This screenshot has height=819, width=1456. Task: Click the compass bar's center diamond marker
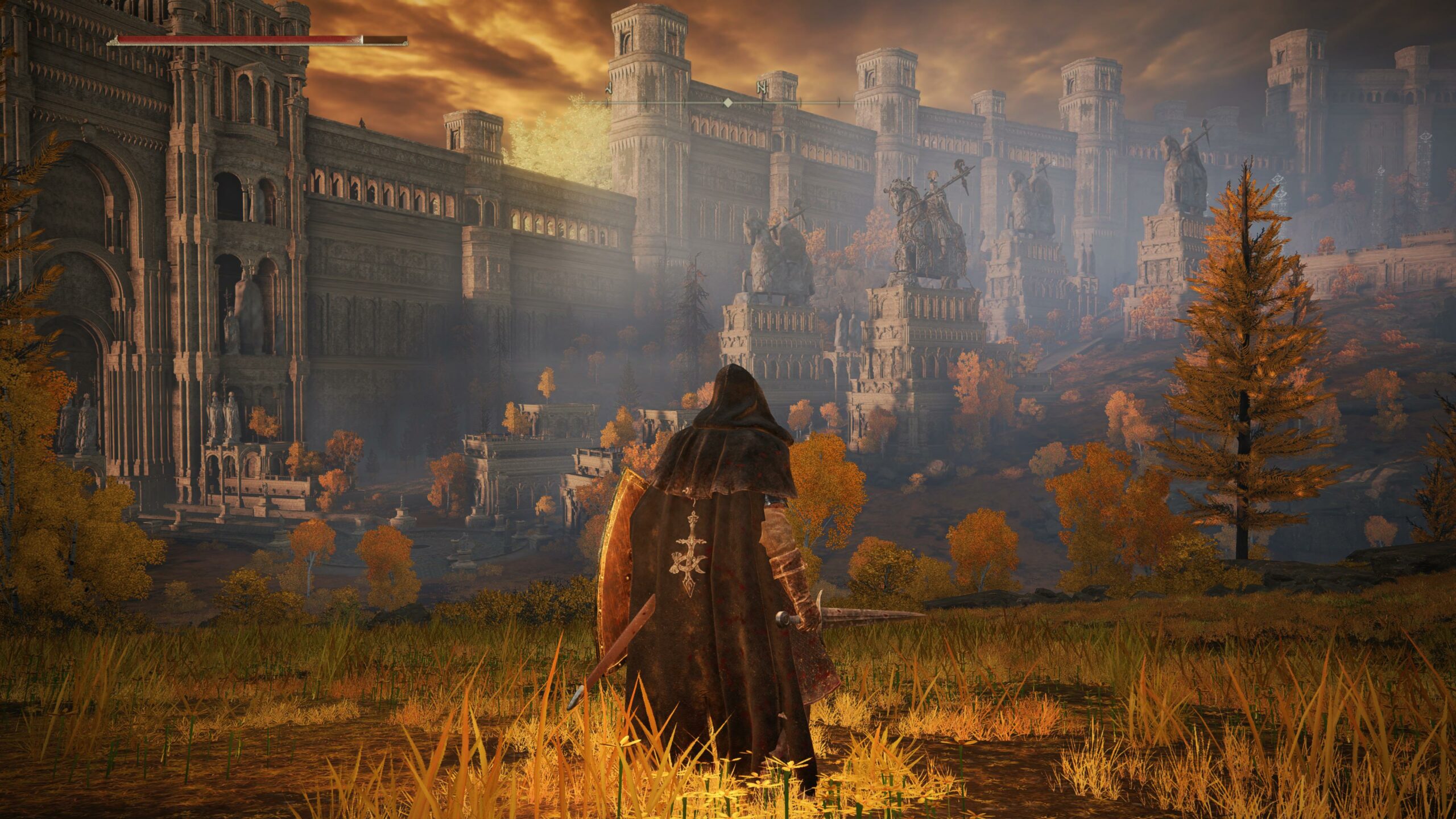[727, 103]
